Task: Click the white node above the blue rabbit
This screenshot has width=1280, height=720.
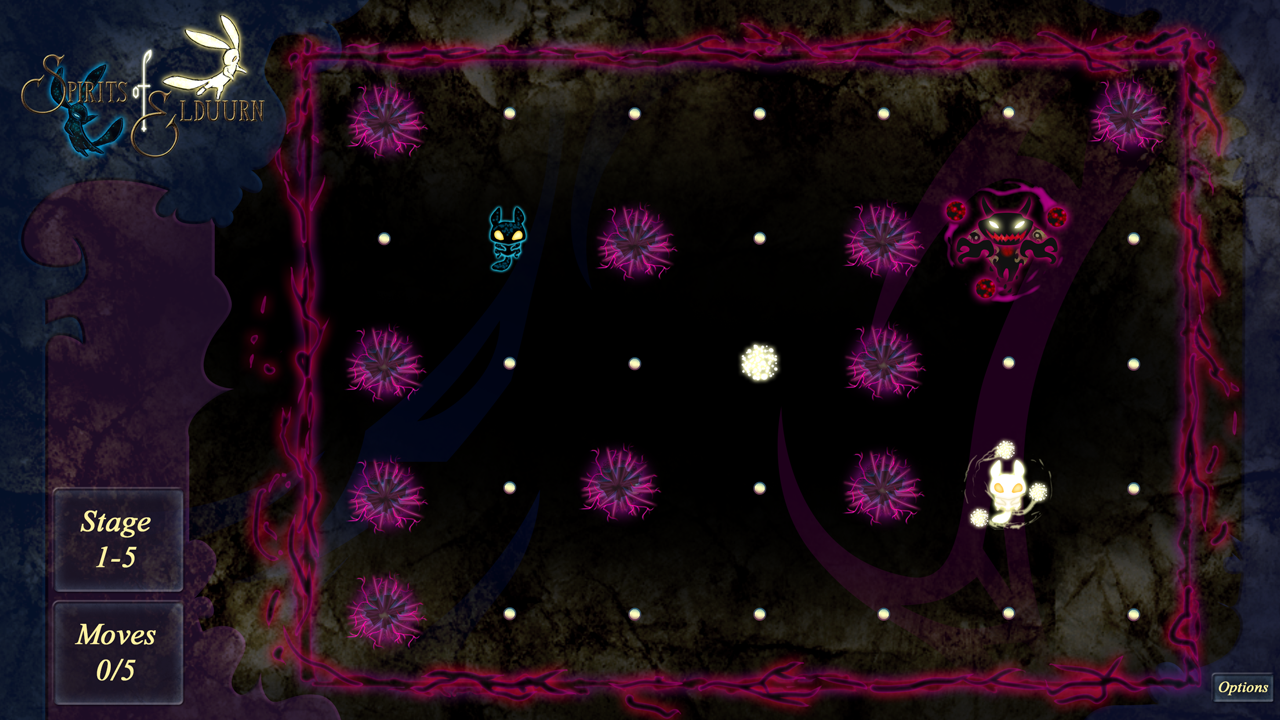Action: click(508, 113)
